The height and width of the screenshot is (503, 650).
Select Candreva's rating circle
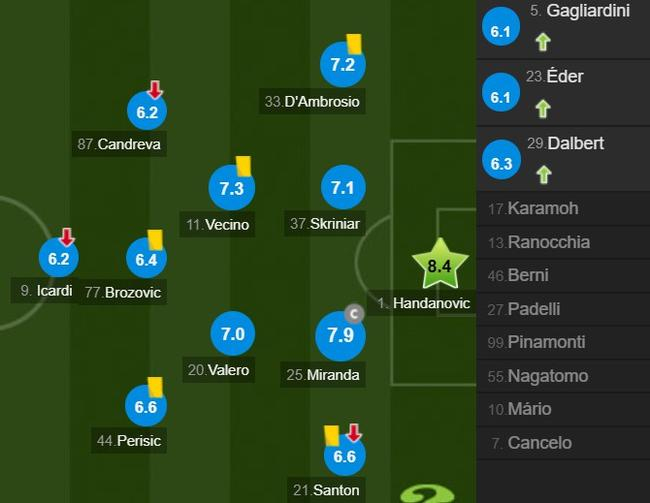(x=148, y=112)
